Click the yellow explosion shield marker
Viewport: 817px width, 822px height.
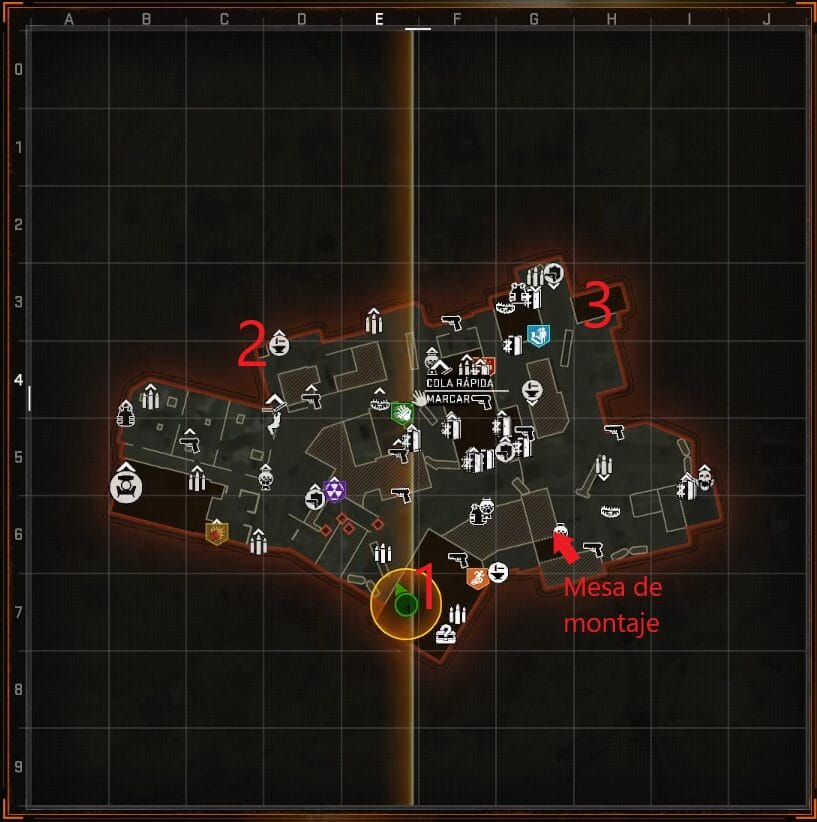(216, 532)
